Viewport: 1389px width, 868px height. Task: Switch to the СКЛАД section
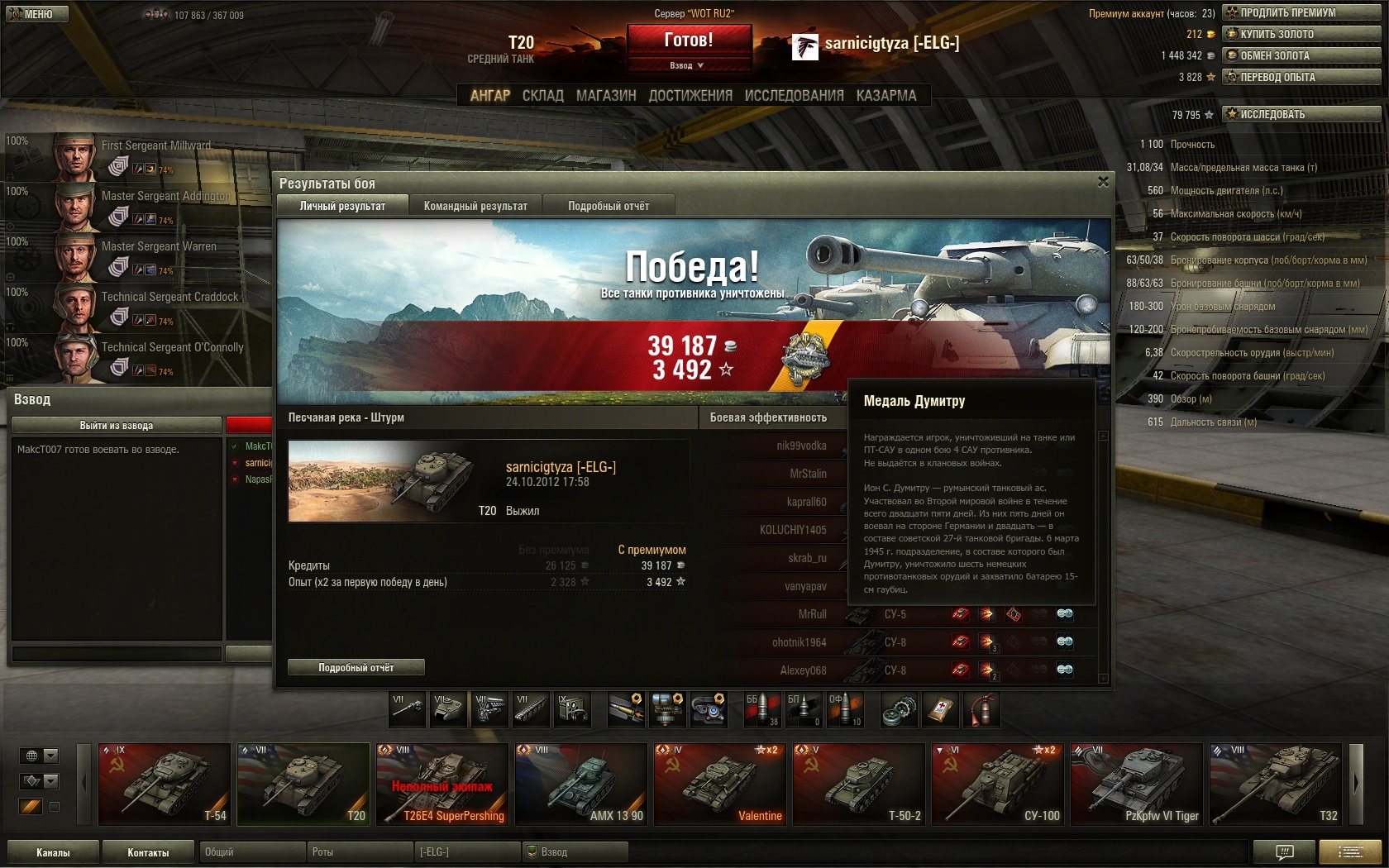click(542, 96)
